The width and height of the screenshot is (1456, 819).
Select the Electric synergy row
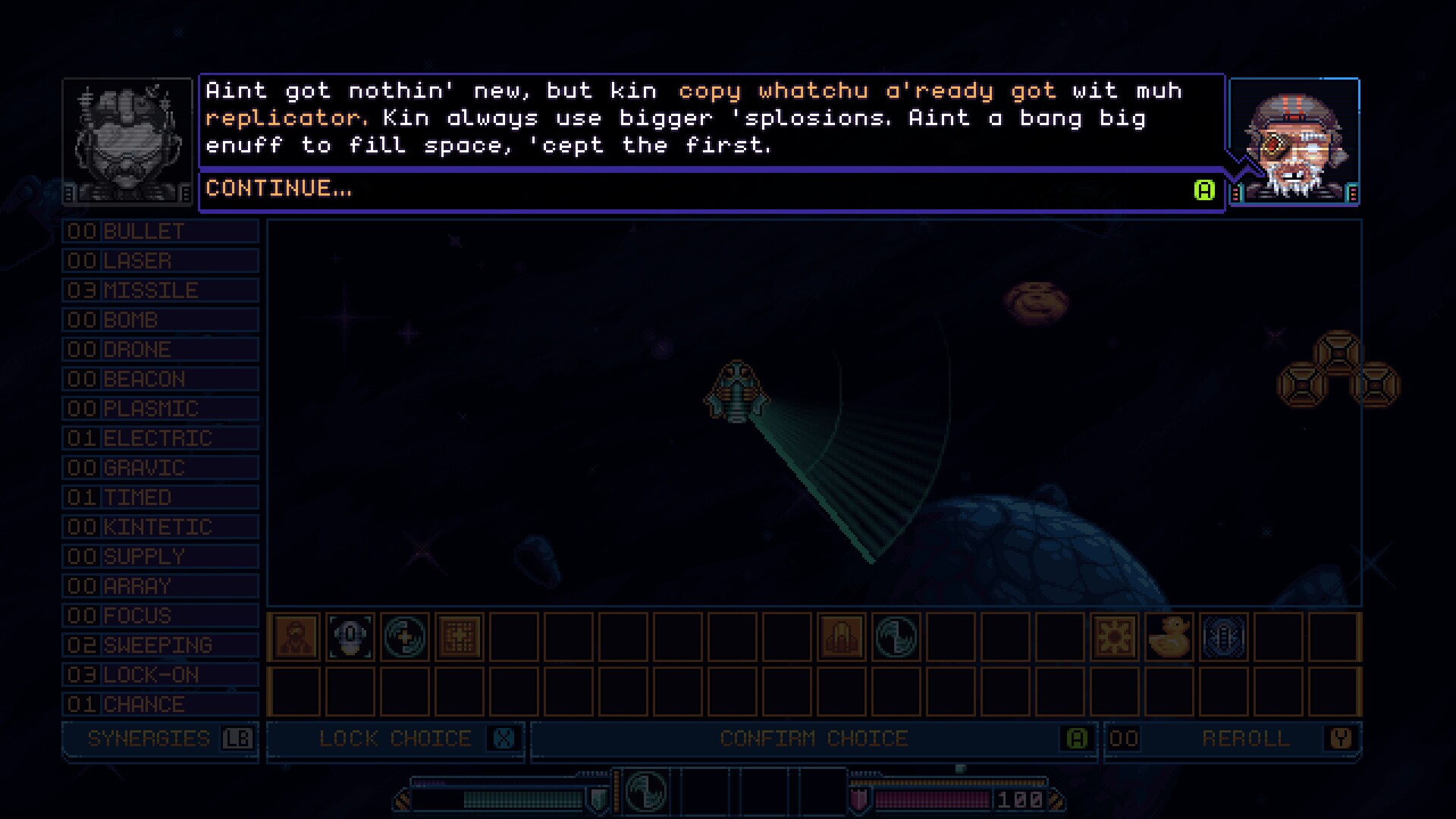pyautogui.click(x=160, y=438)
